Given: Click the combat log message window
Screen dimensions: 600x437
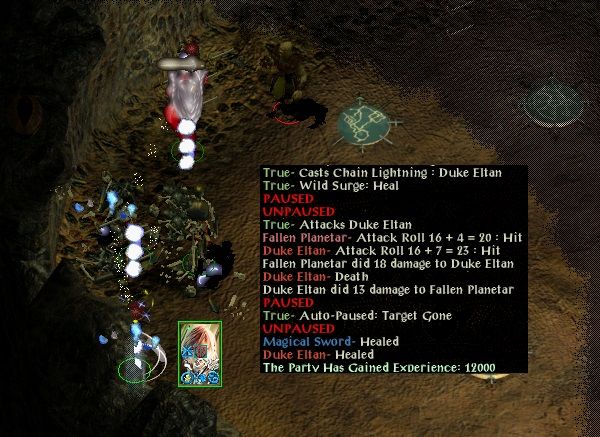Looking at the screenshot, I should pos(393,269).
